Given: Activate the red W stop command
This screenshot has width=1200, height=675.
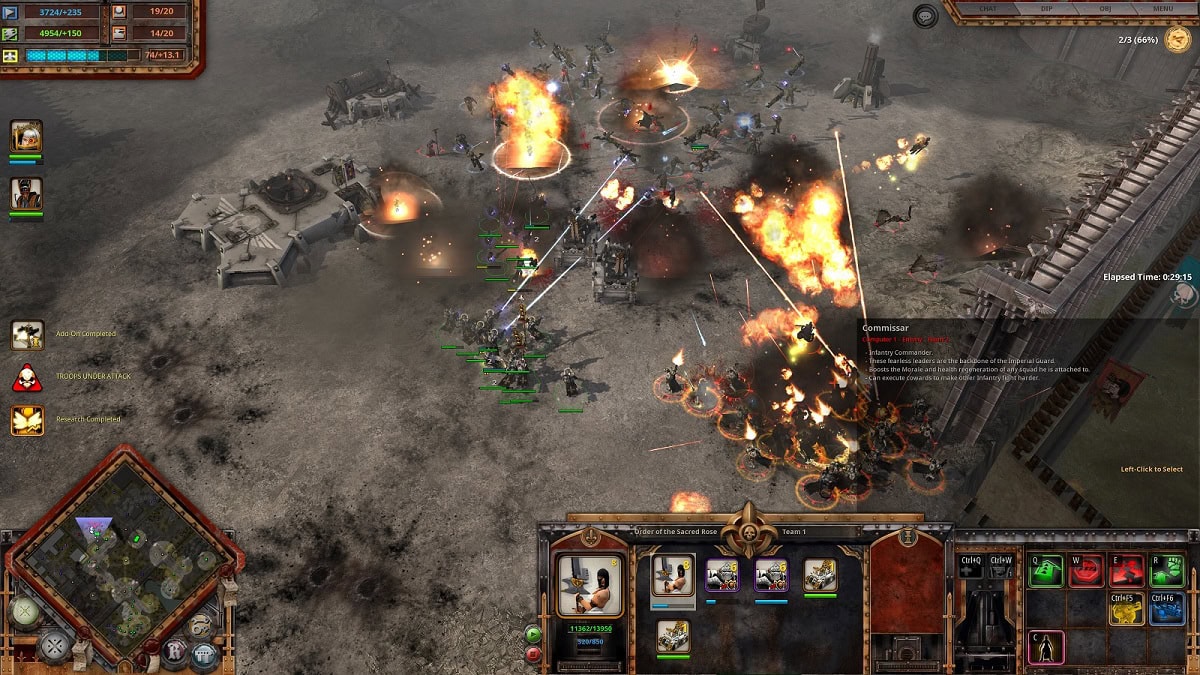Looking at the screenshot, I should tap(1086, 571).
